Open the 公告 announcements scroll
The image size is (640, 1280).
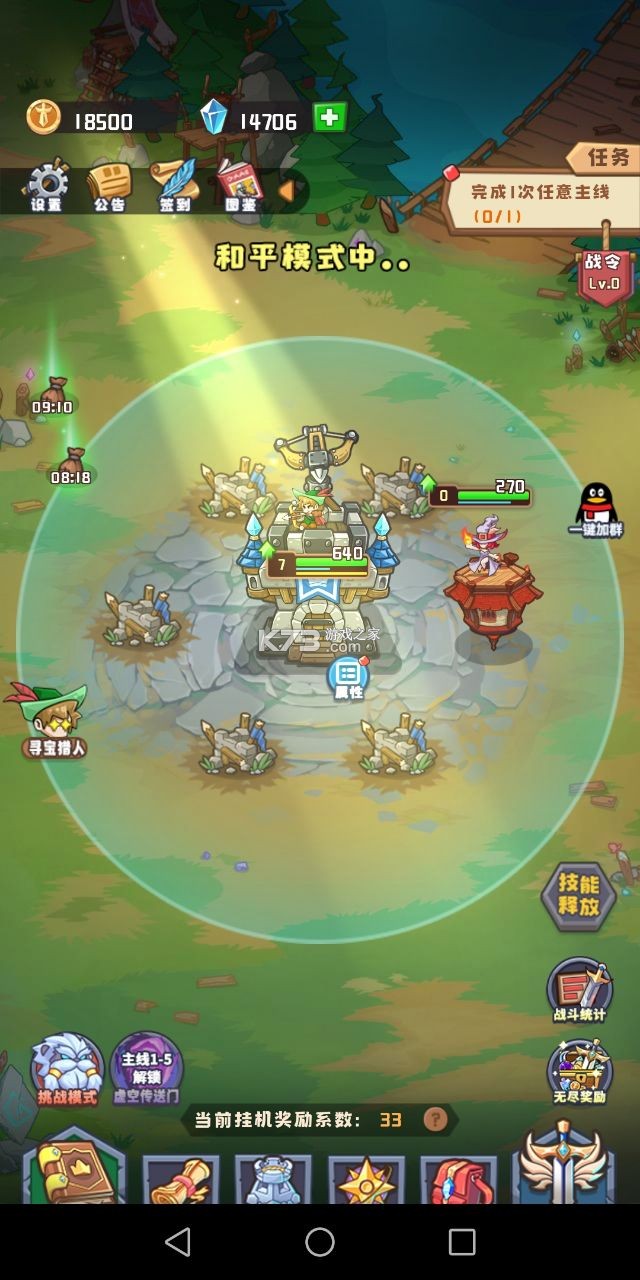[x=109, y=185]
